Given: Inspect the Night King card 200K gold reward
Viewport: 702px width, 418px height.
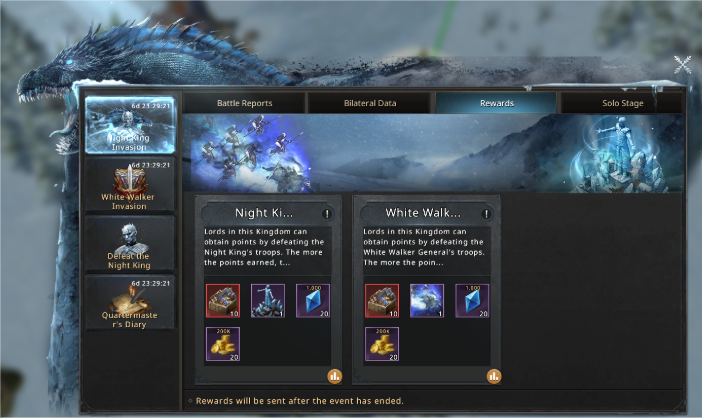Looking at the screenshot, I should click(222, 344).
